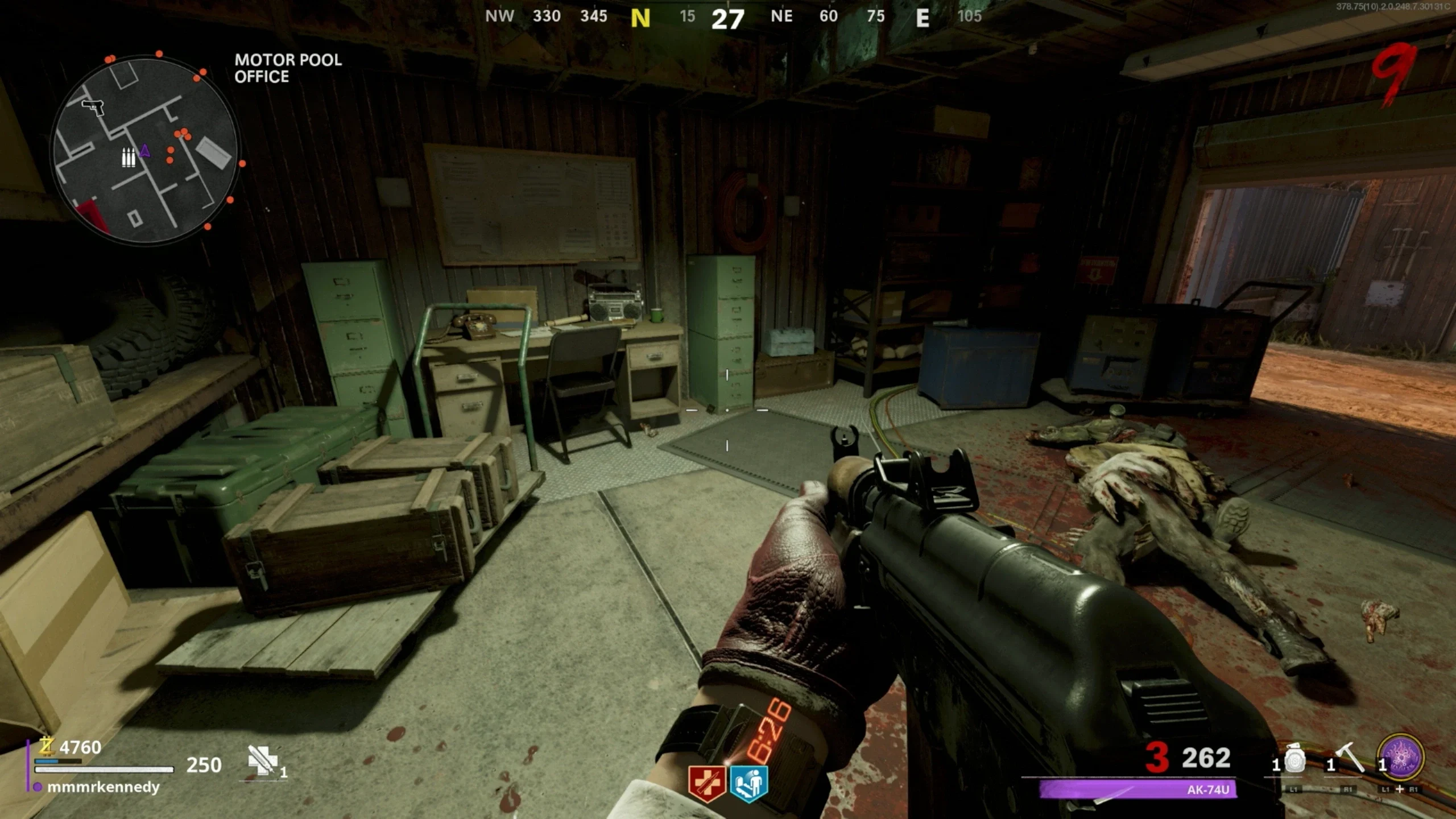Image resolution: width=1456 pixels, height=819 pixels.
Task: Activate the purple field upgrade icon
Action: tap(1401, 758)
